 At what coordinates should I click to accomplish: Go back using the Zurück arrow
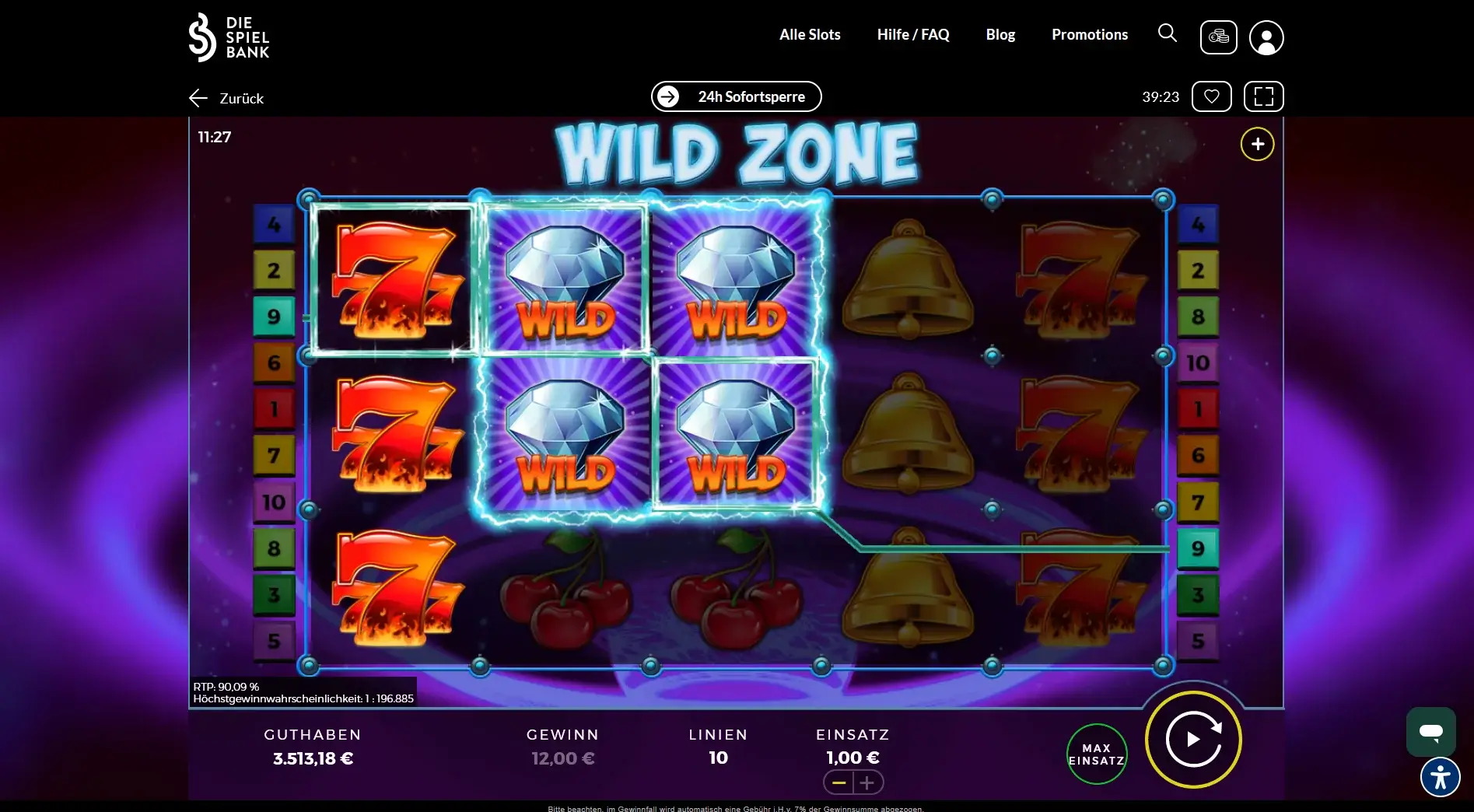[198, 97]
